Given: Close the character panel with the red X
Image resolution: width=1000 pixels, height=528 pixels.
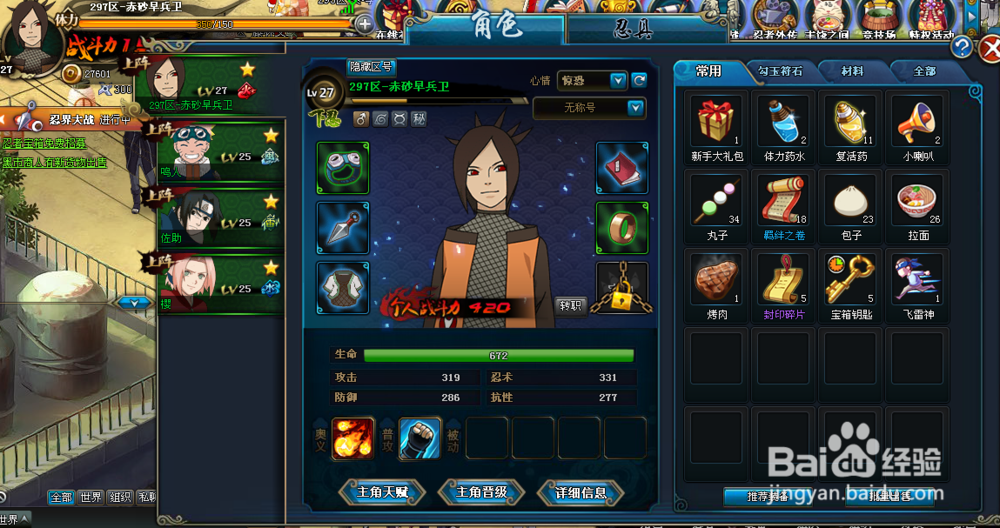Looking at the screenshot, I should click(989, 49).
